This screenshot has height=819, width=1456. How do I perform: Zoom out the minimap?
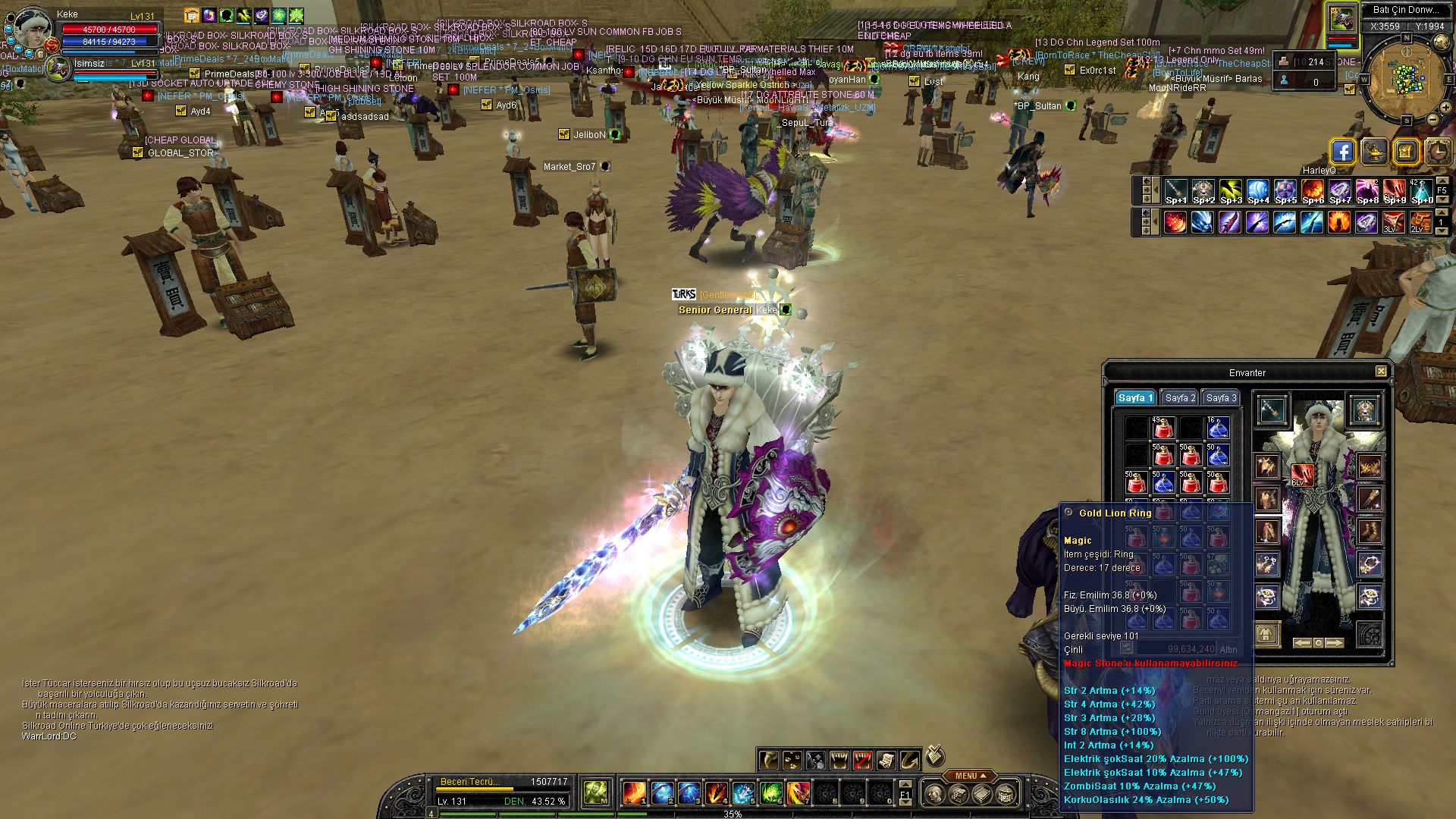point(1433,120)
